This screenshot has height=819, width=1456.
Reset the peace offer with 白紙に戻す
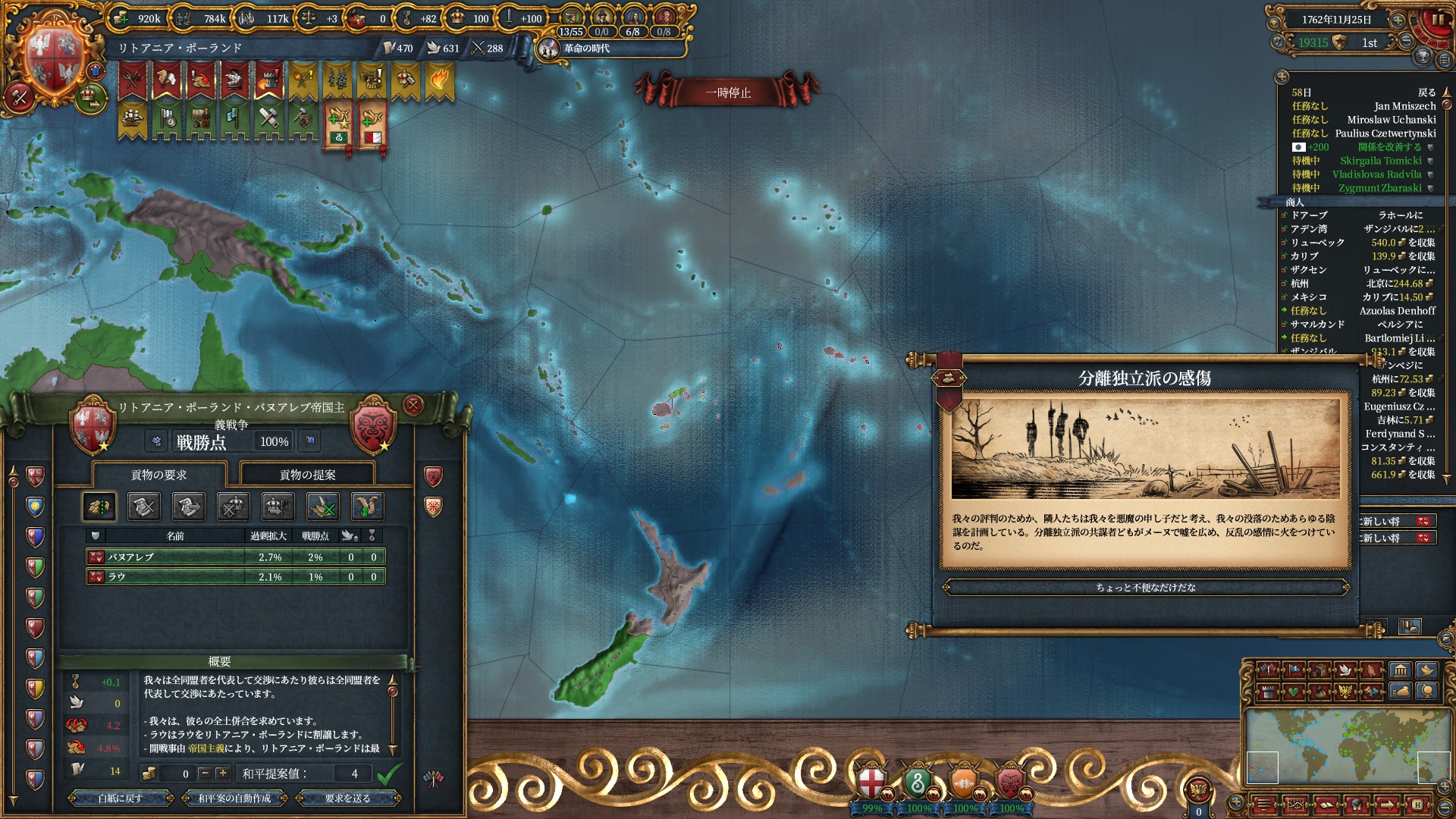(x=121, y=798)
